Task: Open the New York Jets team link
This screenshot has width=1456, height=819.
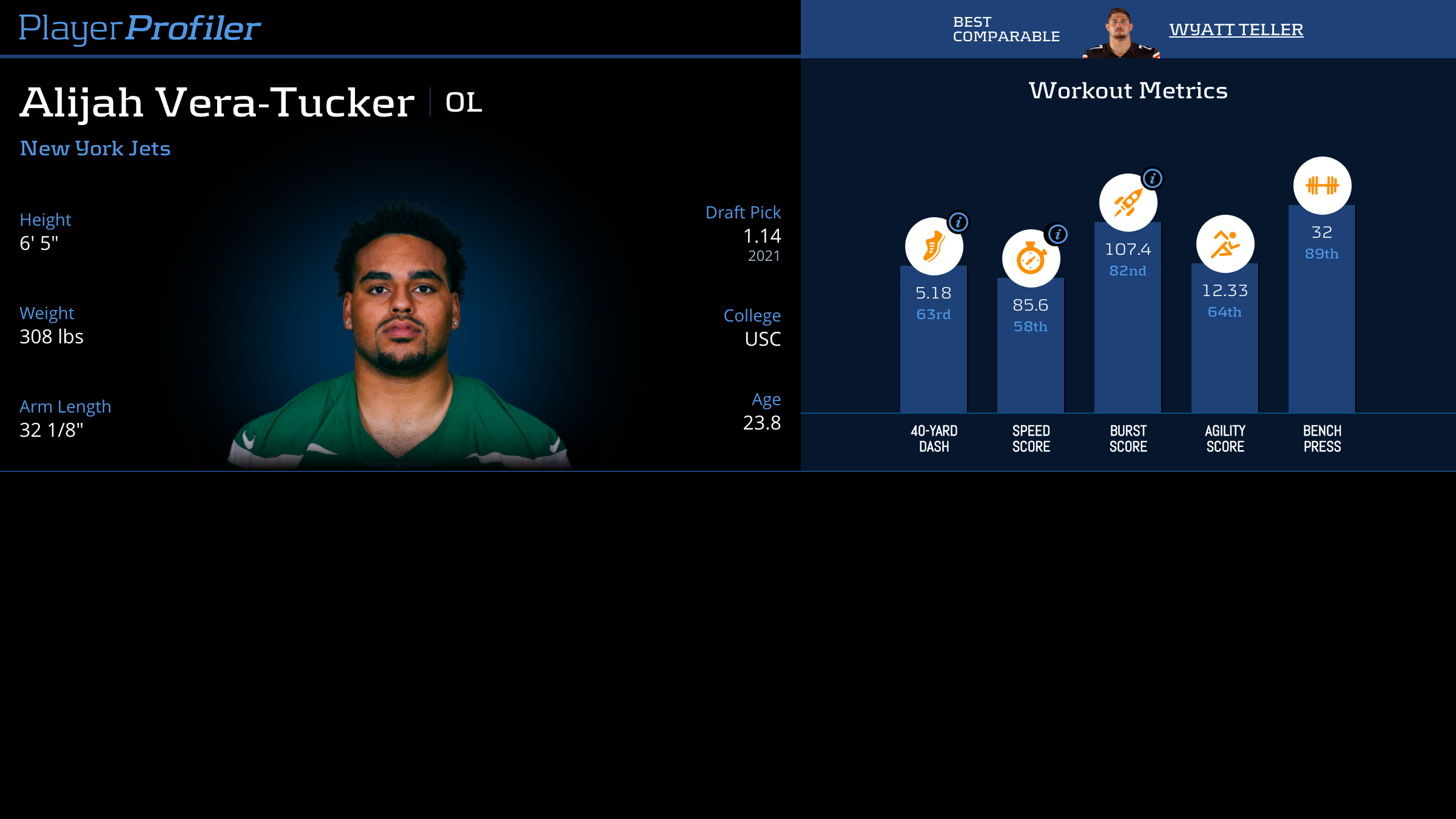Action: coord(95,149)
